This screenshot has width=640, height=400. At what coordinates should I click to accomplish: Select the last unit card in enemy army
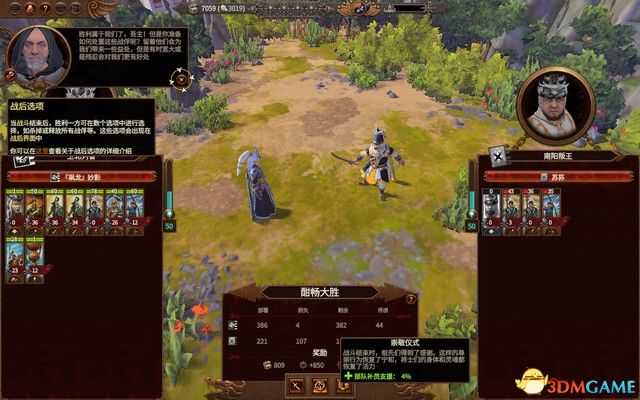(x=549, y=208)
